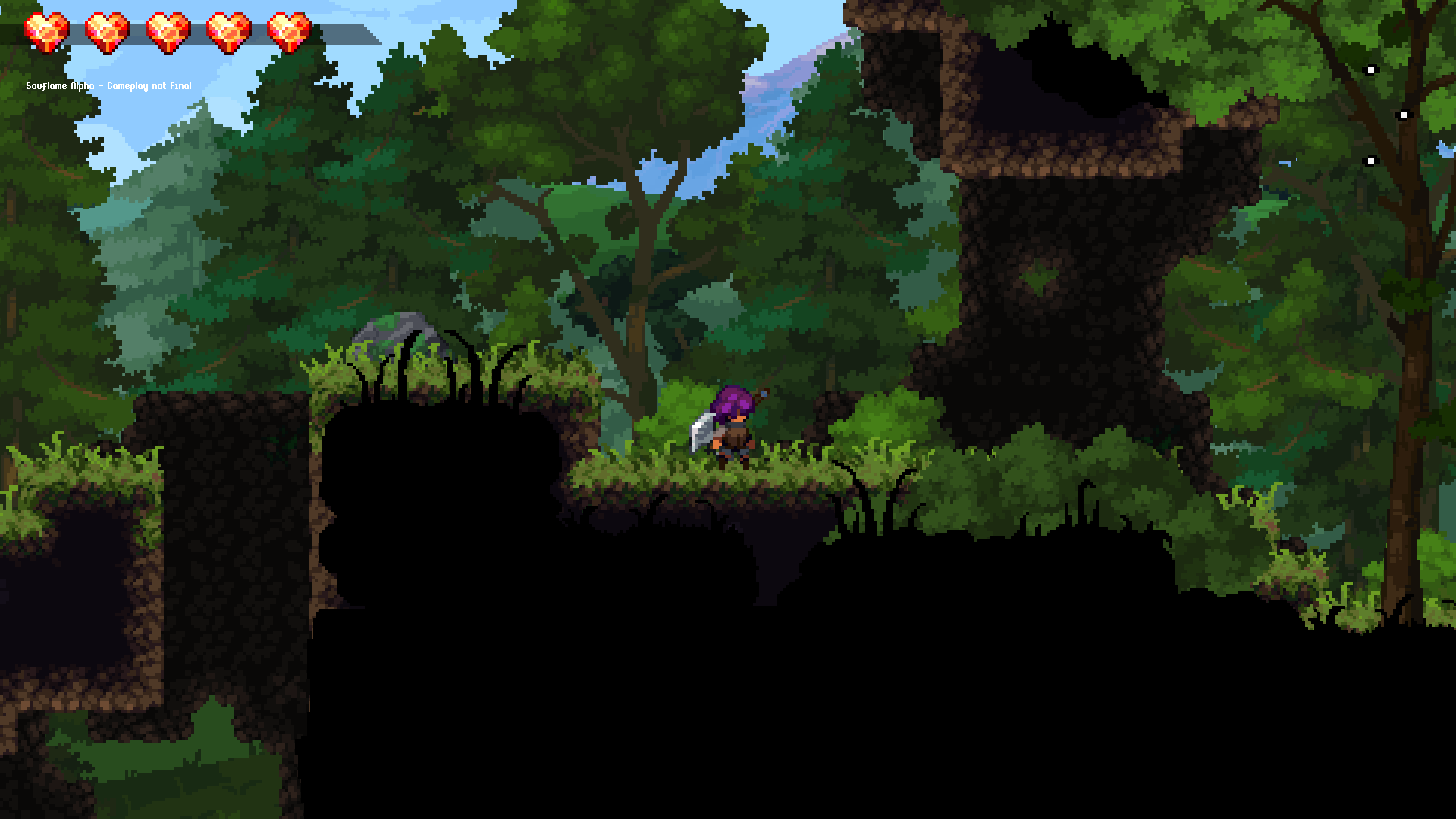Click the middle heart in the health row
The image size is (1456, 819).
pyautogui.click(x=164, y=30)
